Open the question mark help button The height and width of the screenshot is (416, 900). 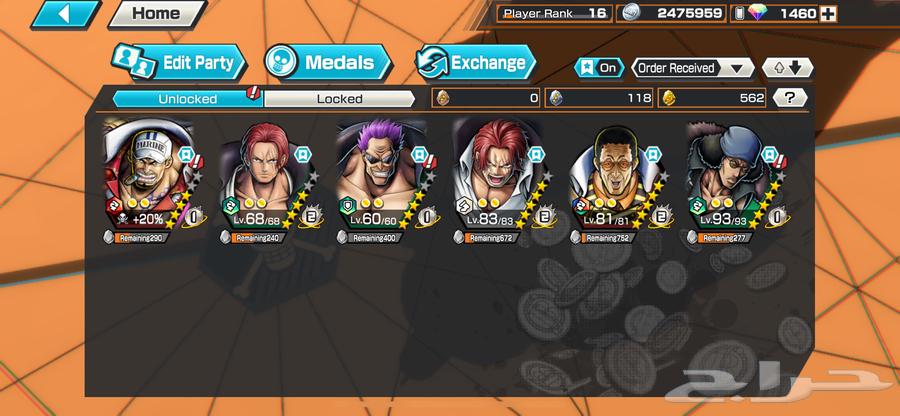pos(791,98)
